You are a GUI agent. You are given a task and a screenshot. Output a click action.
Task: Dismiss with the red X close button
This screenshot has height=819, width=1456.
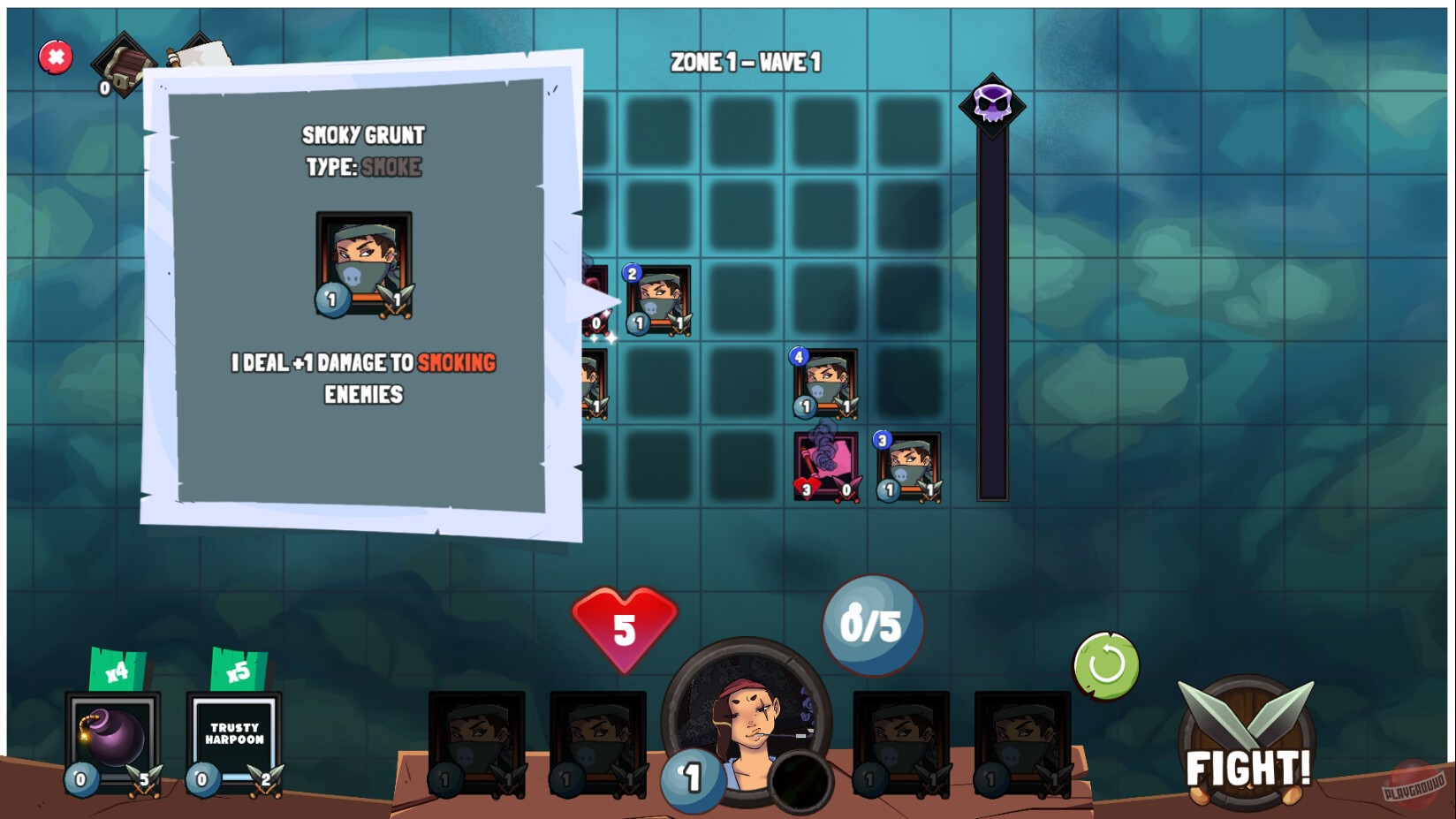coord(55,57)
